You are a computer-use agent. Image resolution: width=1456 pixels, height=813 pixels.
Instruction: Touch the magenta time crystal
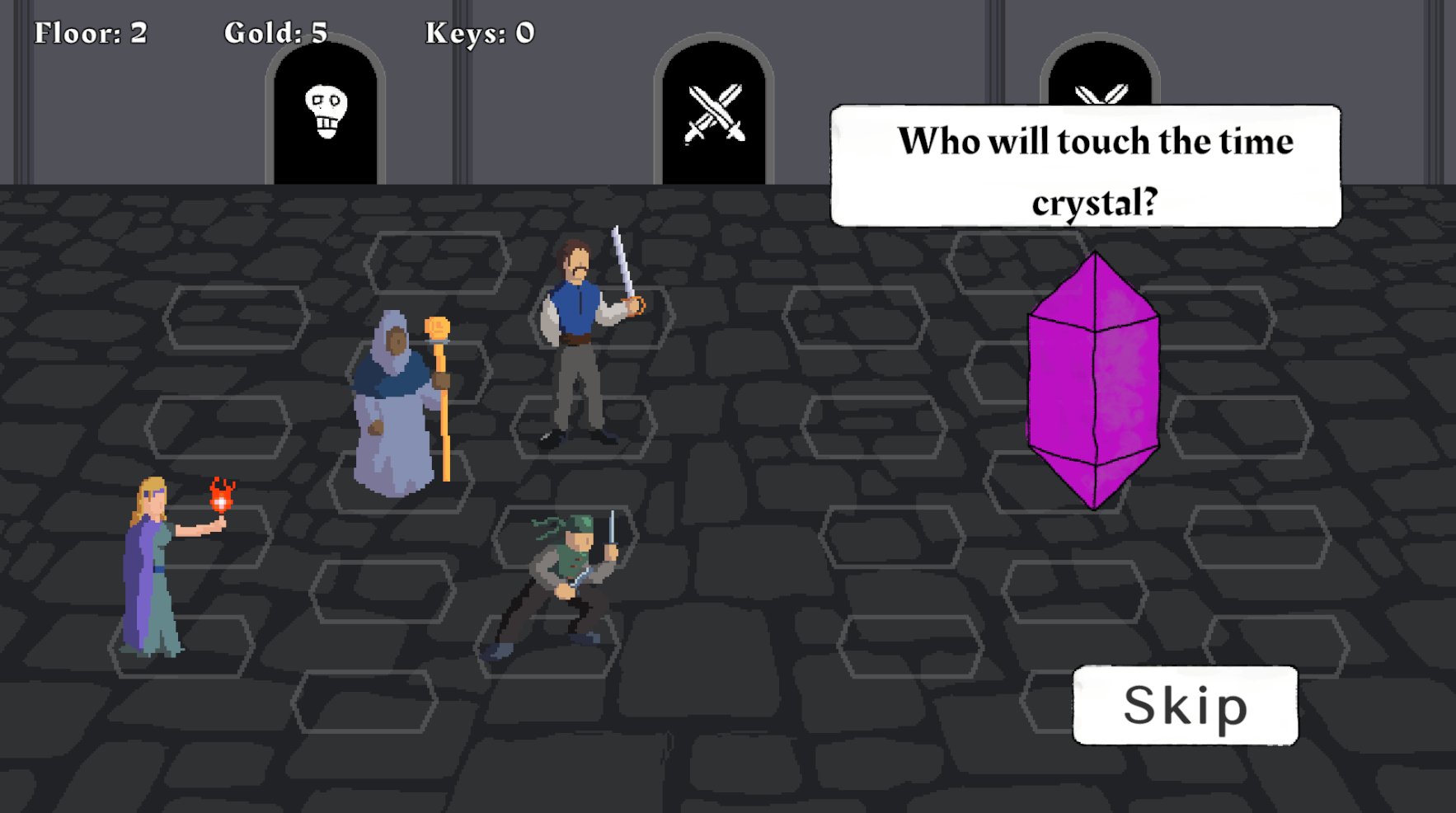click(x=1092, y=379)
